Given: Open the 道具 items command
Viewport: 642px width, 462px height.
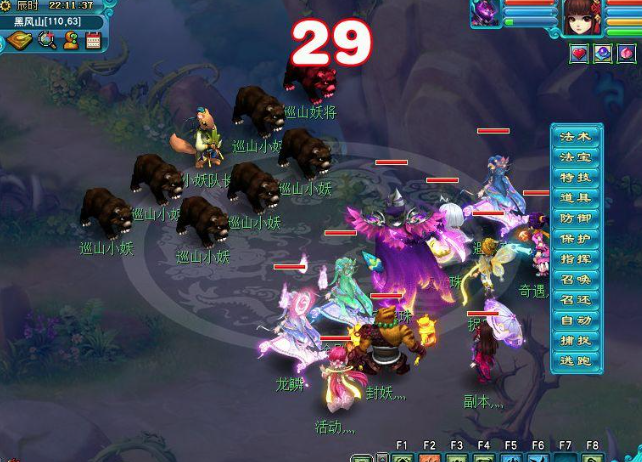Looking at the screenshot, I should 578,198.
